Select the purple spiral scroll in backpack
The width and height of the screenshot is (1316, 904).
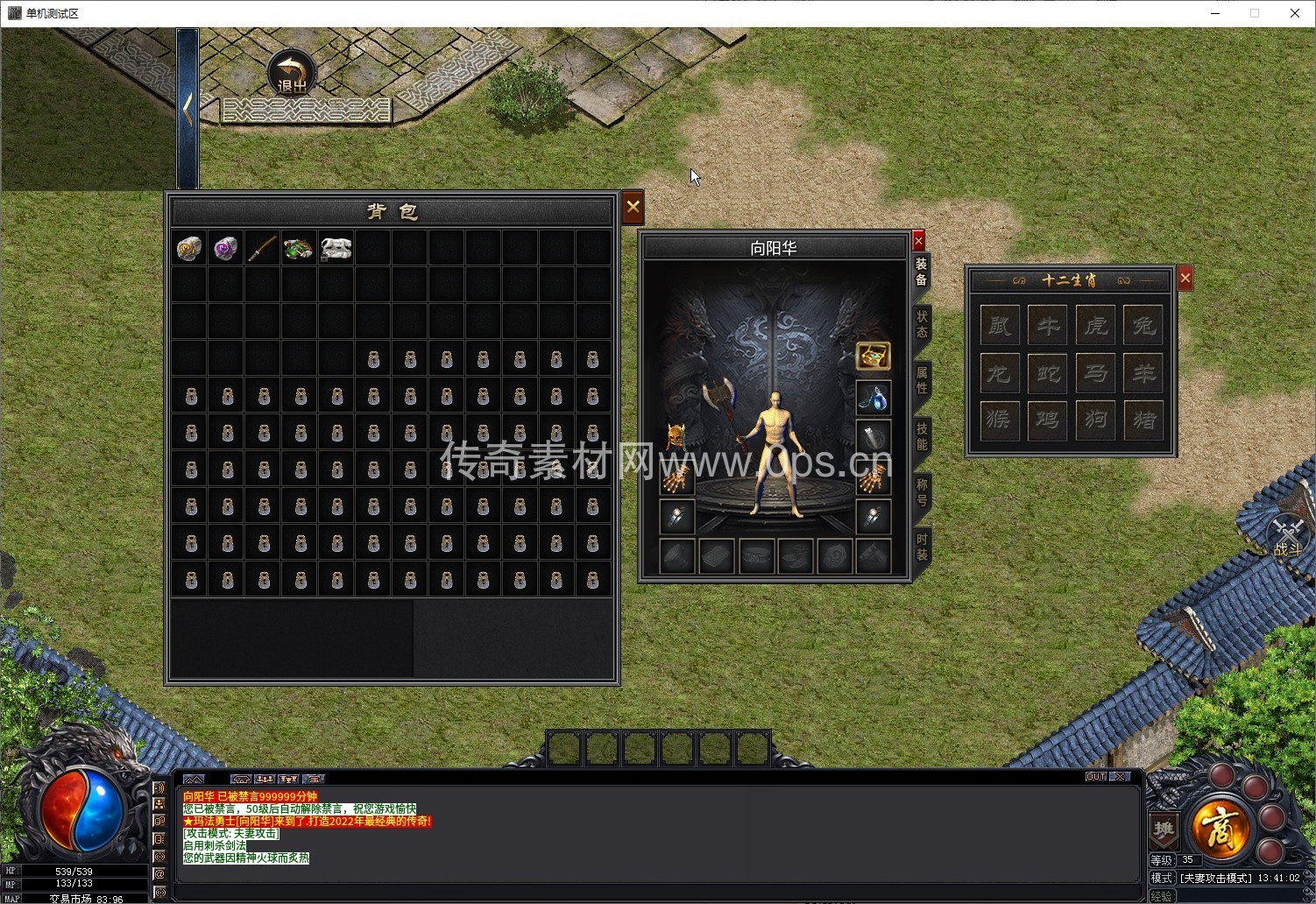226,249
